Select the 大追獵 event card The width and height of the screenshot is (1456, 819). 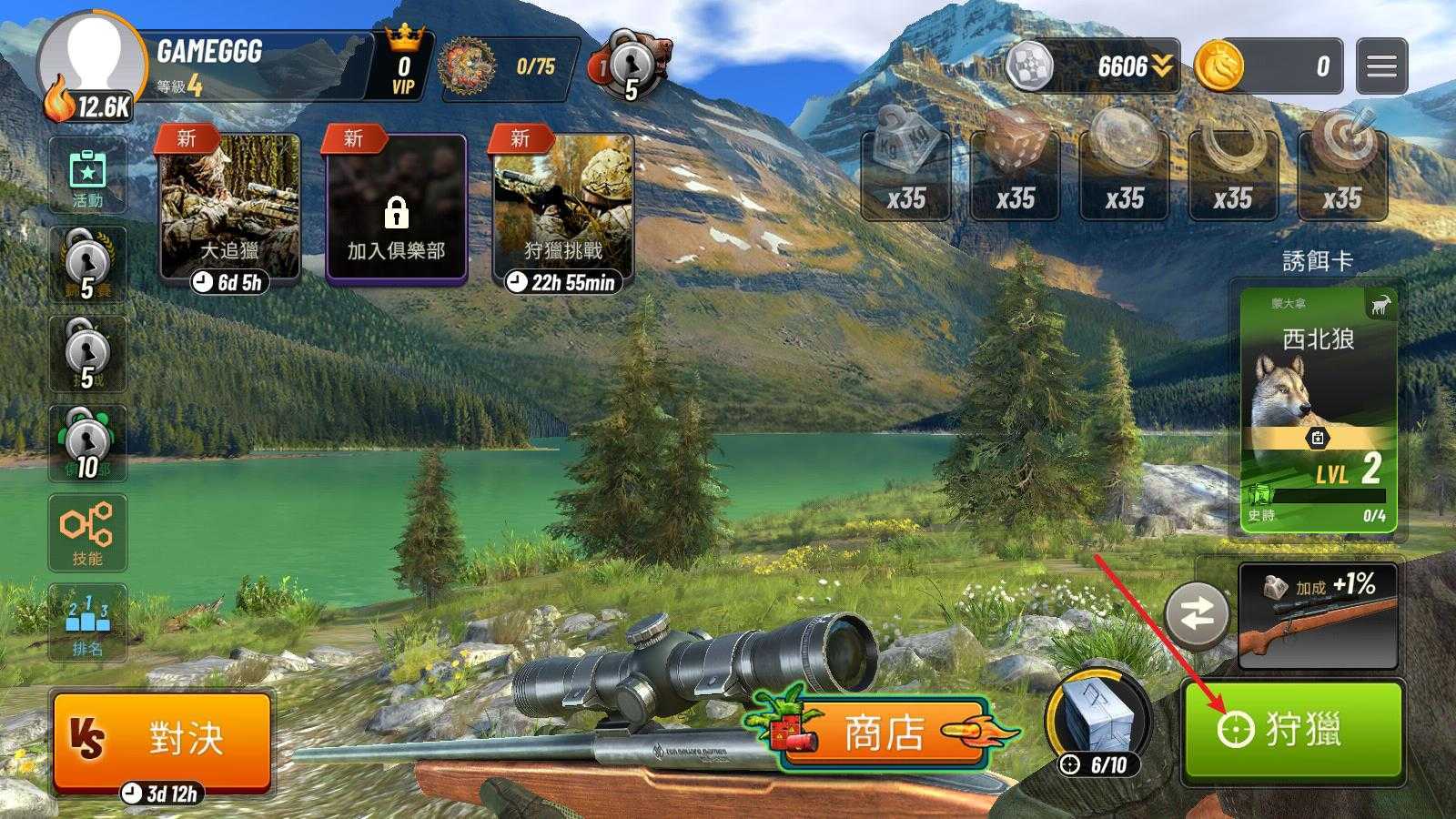pyautogui.click(x=229, y=209)
